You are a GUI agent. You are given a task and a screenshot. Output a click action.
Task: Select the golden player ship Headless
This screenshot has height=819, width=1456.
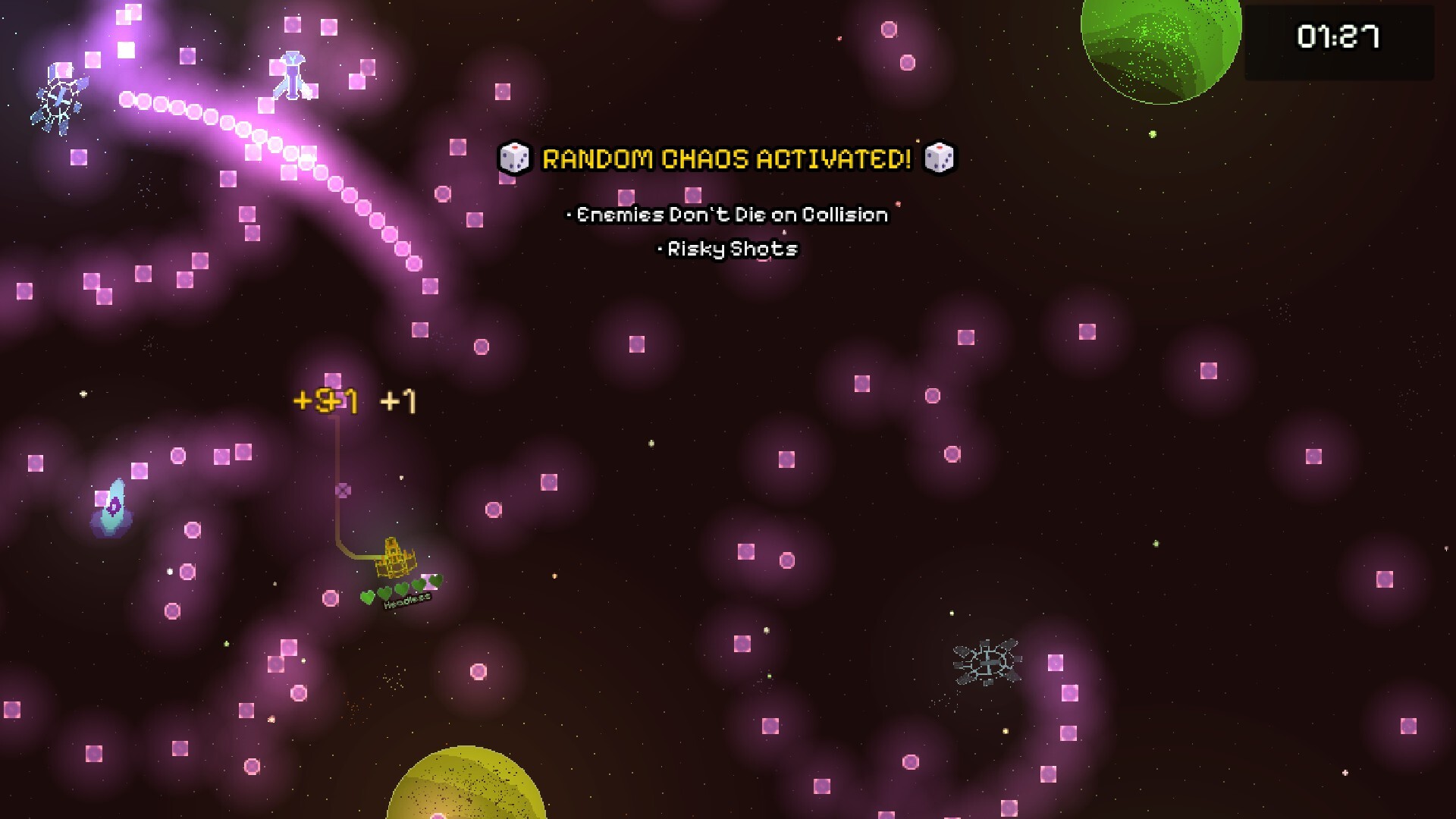pos(394,557)
